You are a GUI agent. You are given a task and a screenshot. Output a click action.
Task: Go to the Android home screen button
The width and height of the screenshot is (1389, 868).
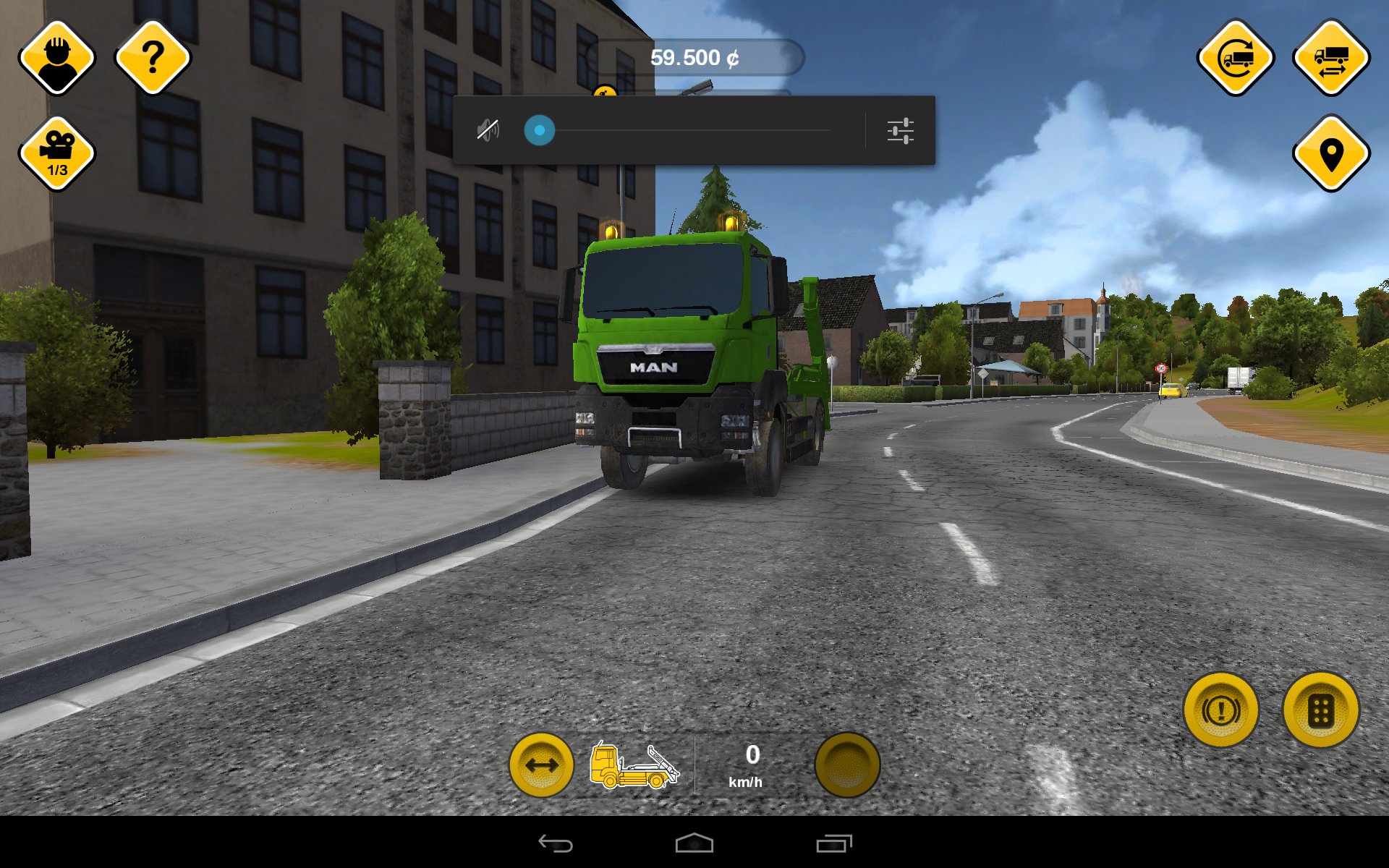[x=694, y=843]
